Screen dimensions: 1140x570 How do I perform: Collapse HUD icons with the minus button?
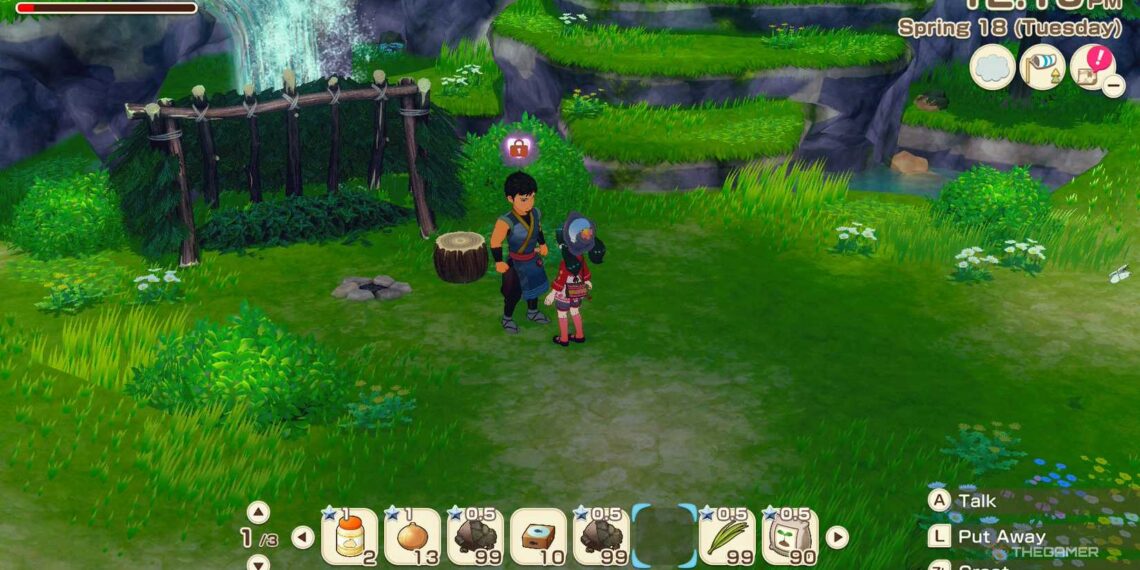click(x=1113, y=86)
